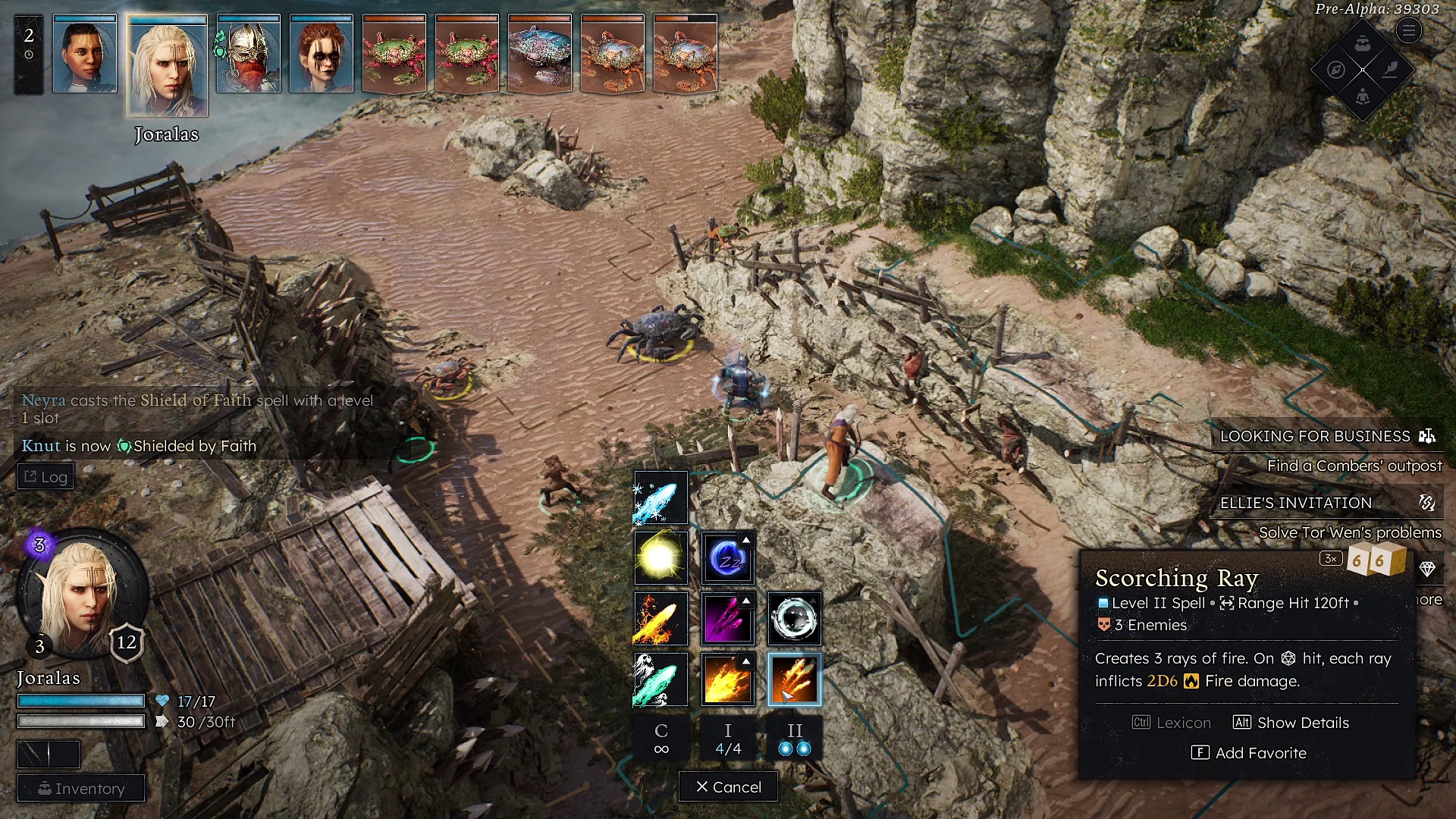Choose the frost ray cantrip icon
1456x819 pixels.
pyautogui.click(x=661, y=498)
